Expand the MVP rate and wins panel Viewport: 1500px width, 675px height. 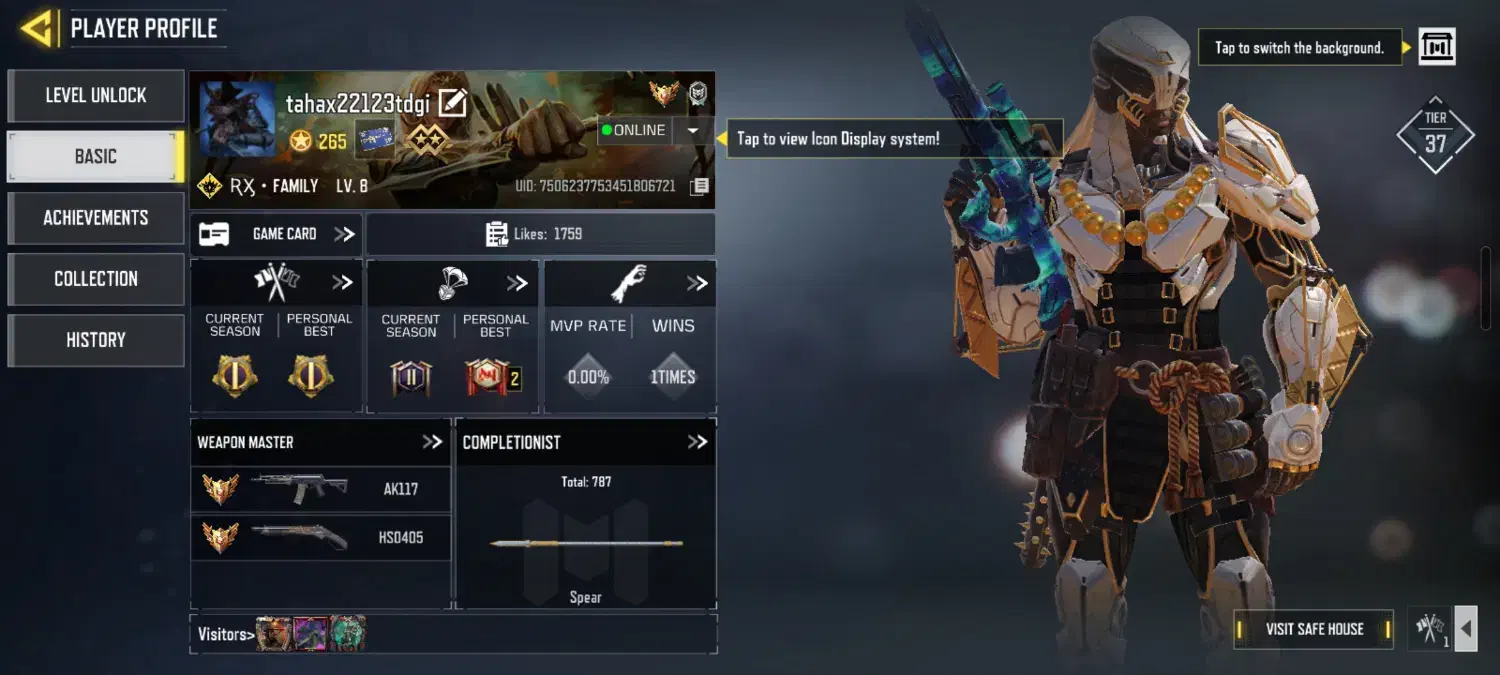pos(697,284)
